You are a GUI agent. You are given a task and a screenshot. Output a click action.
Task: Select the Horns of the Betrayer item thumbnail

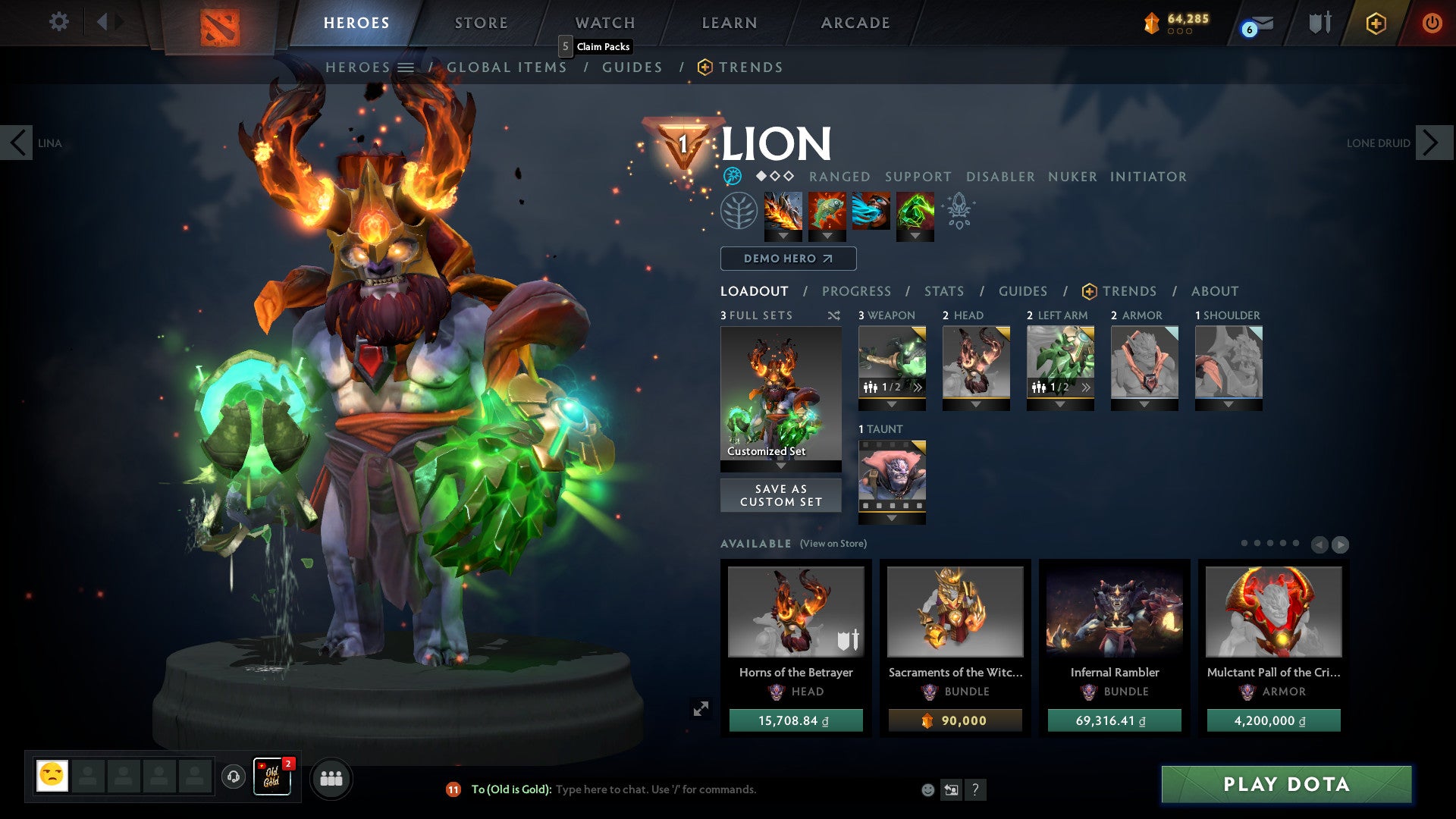795,613
